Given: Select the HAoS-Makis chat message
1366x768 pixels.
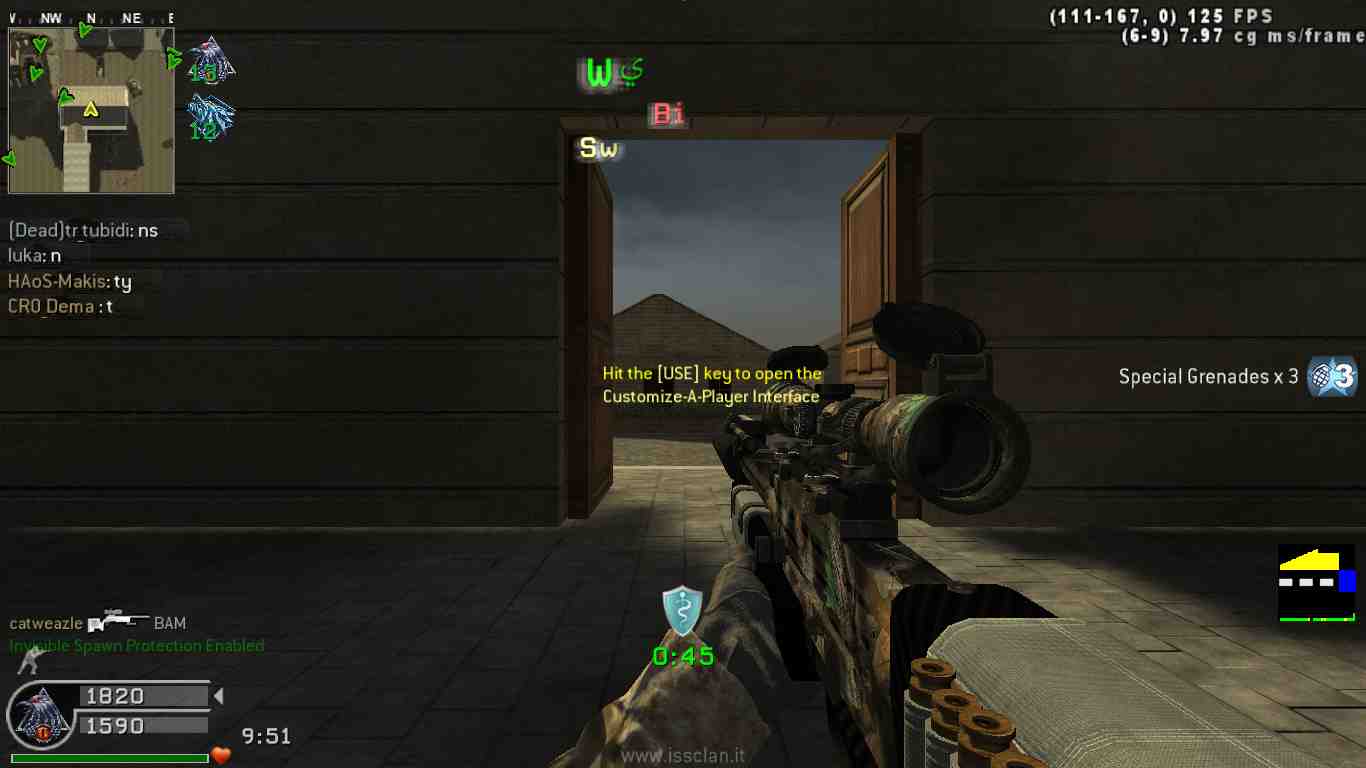Looking at the screenshot, I should point(70,282).
